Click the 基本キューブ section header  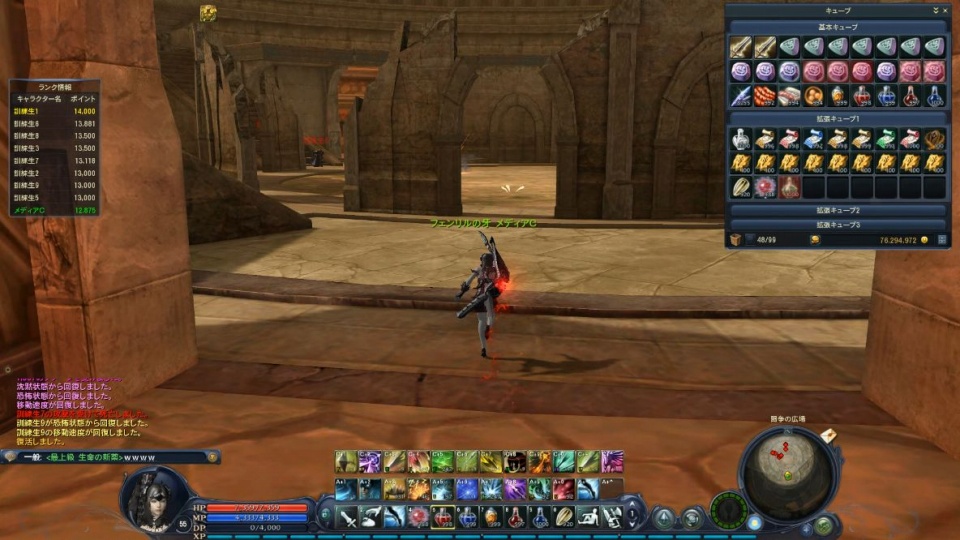tap(837, 27)
